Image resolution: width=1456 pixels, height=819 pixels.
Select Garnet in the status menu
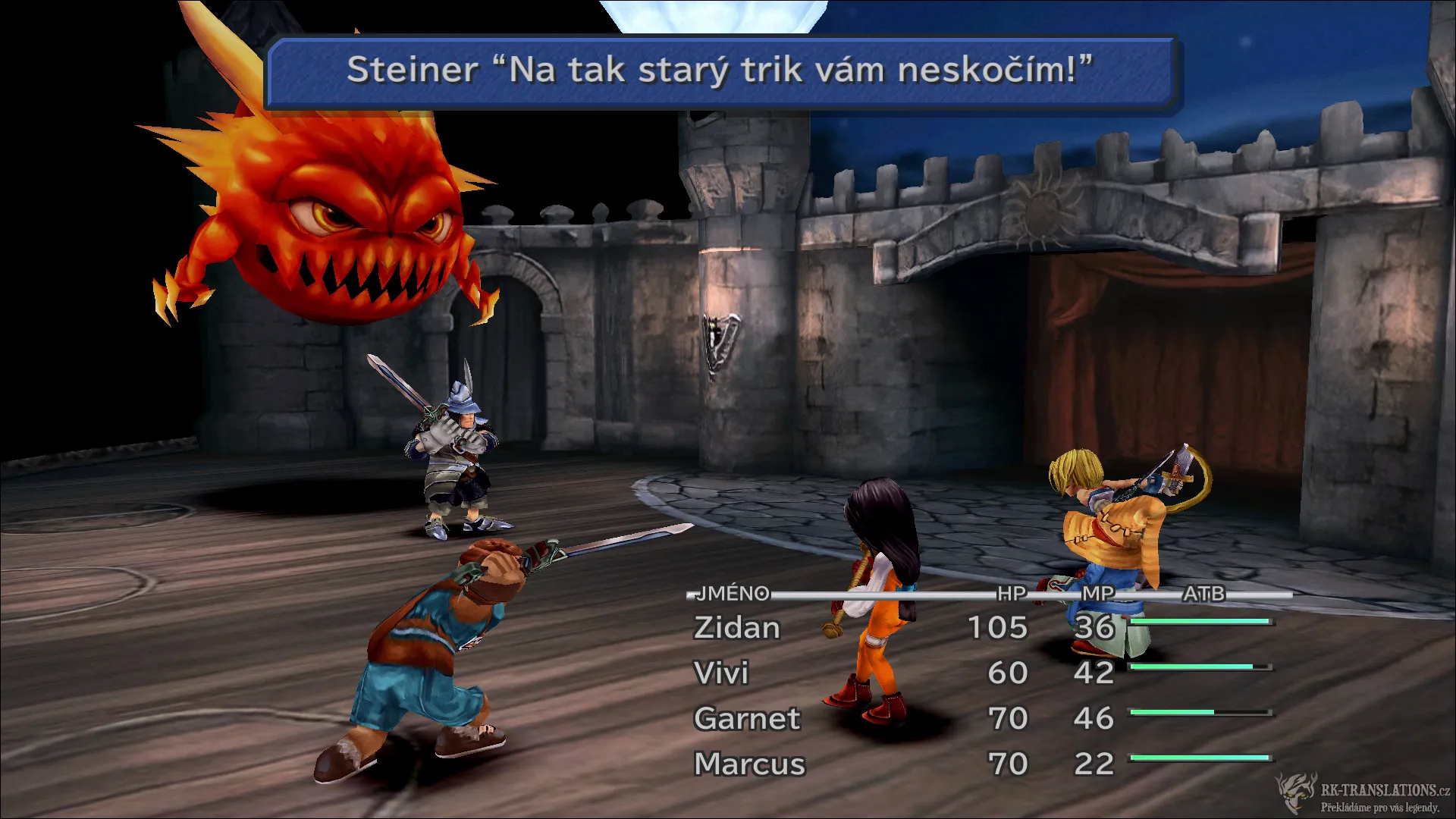click(747, 719)
